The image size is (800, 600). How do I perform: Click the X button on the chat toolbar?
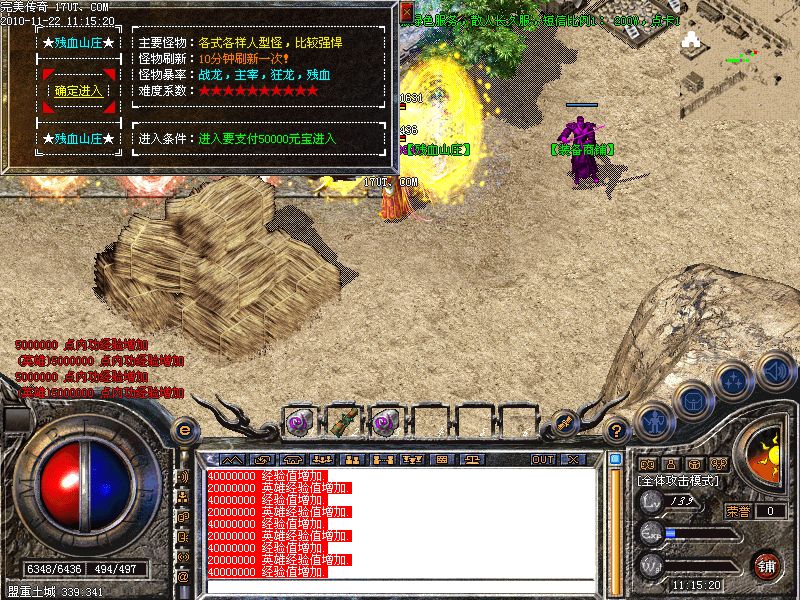pos(573,459)
